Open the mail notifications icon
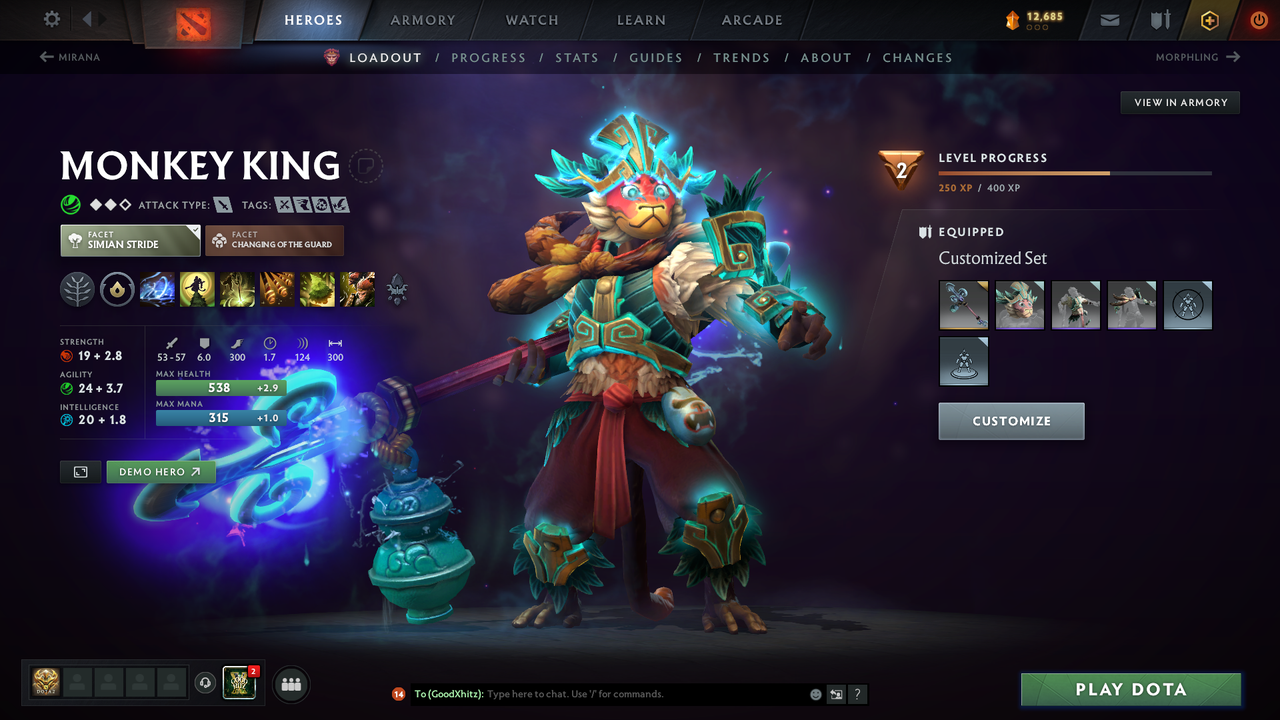The image size is (1280, 720). coord(1108,20)
